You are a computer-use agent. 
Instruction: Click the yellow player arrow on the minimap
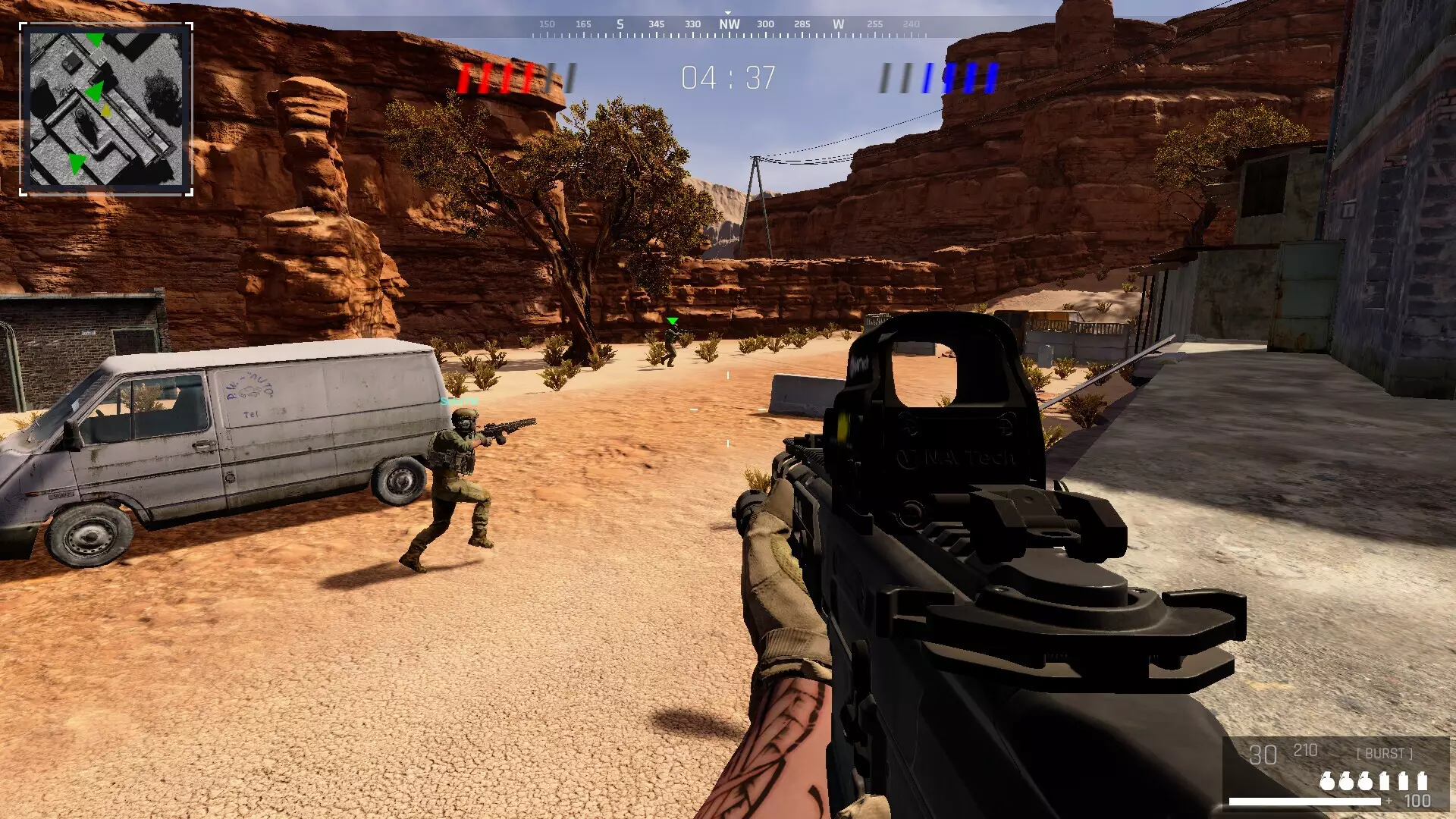click(106, 111)
